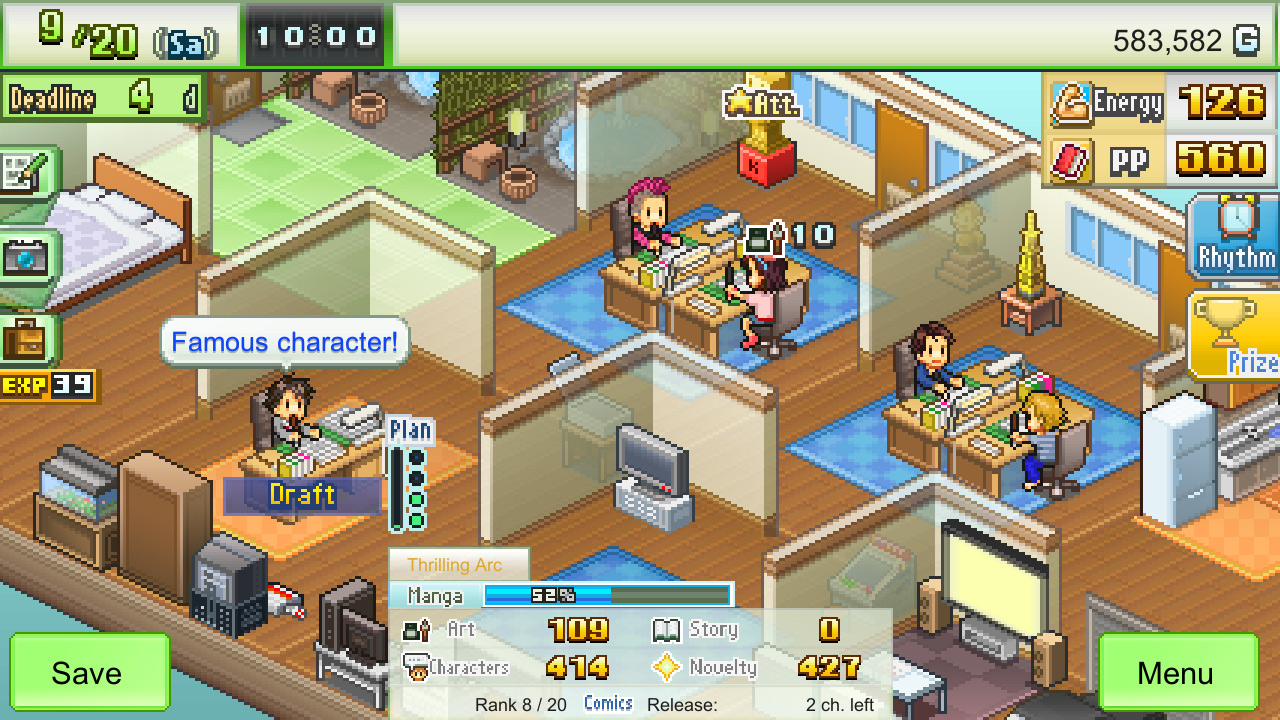The image size is (1280, 720).
Task: Open the Menu button
Action: (x=1178, y=673)
